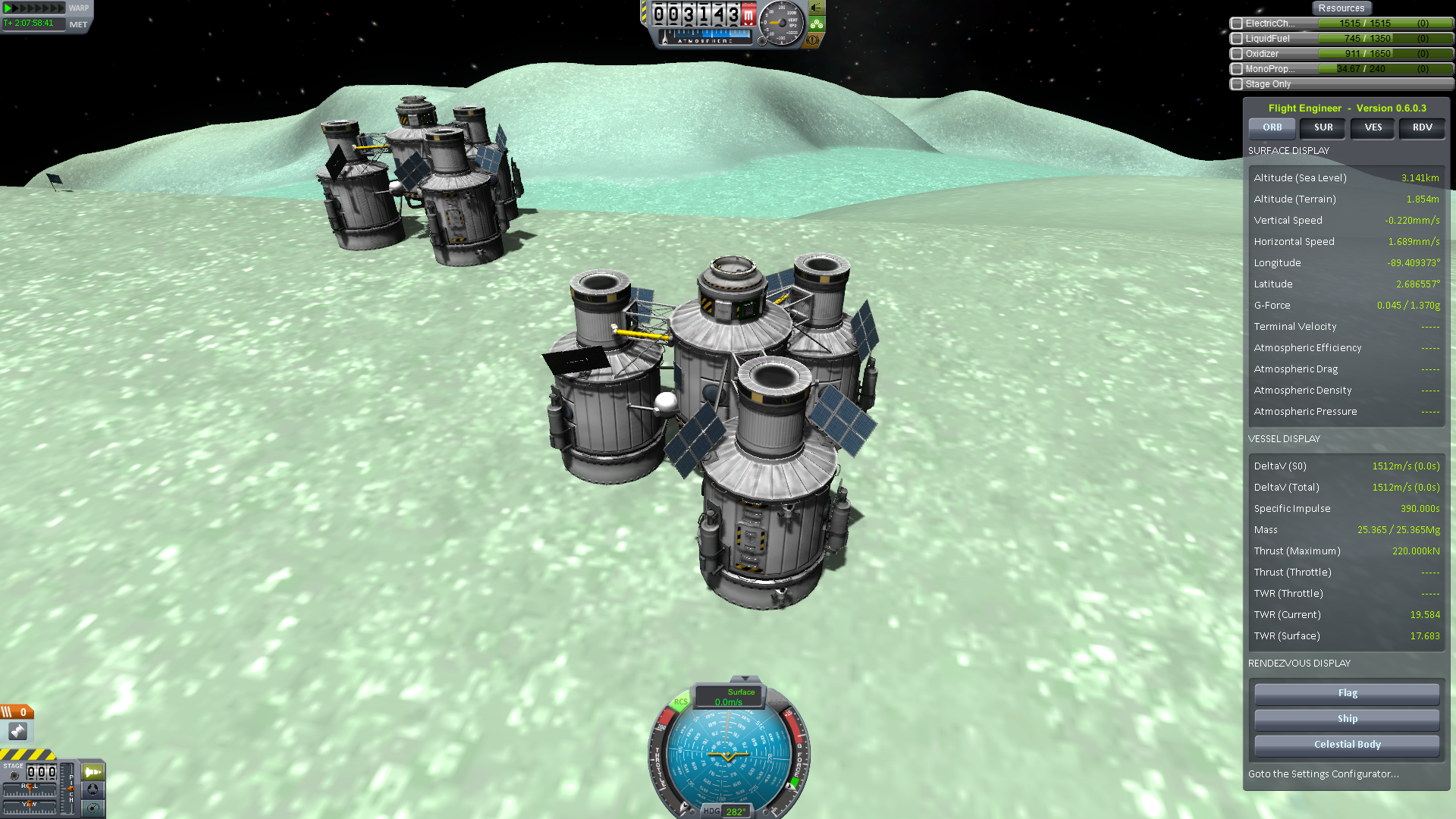This screenshot has height=819, width=1456.
Task: Toggle the landing gear button
Action: [816, 24]
